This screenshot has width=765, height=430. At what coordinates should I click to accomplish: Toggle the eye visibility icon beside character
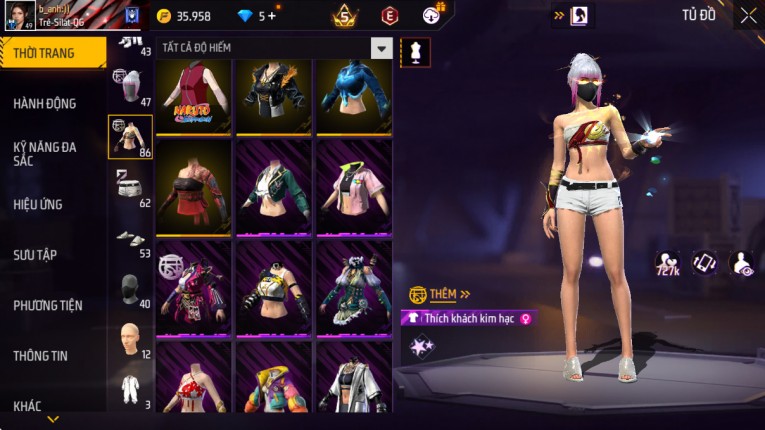[743, 263]
